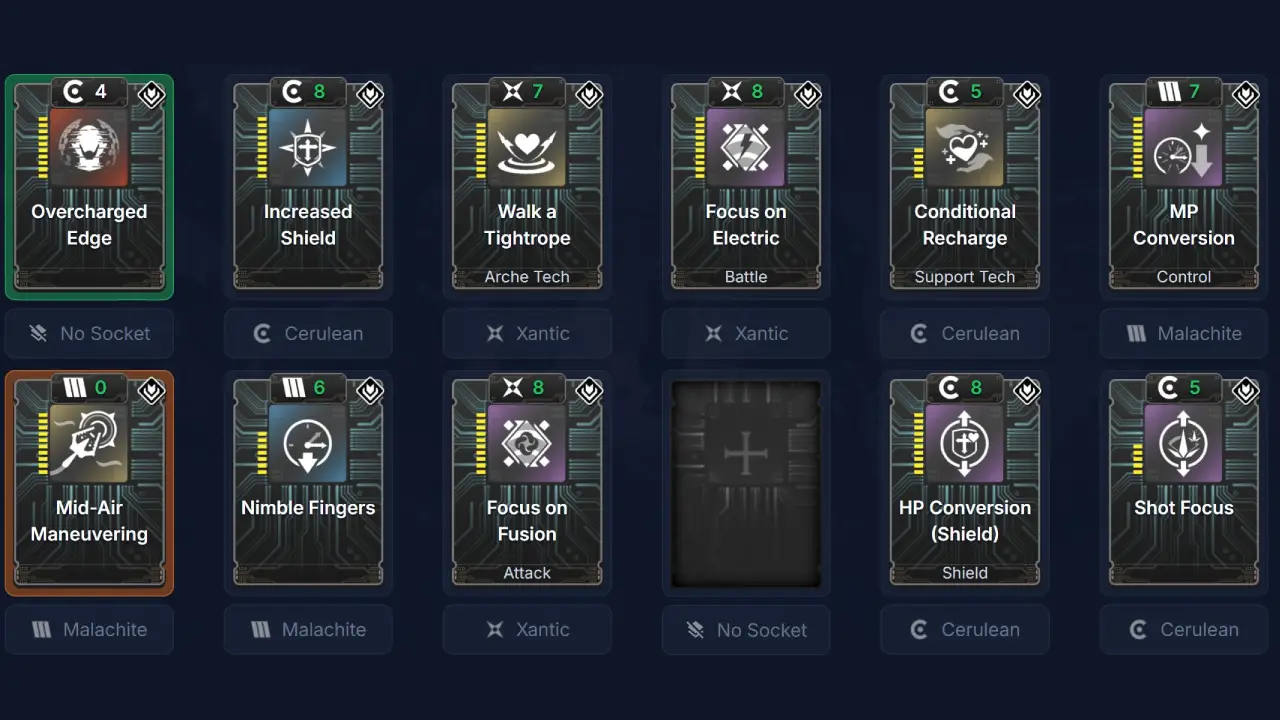Image resolution: width=1280 pixels, height=720 pixels.
Task: Toggle the diamond marker on Nimble Fingers card
Action: [370, 391]
